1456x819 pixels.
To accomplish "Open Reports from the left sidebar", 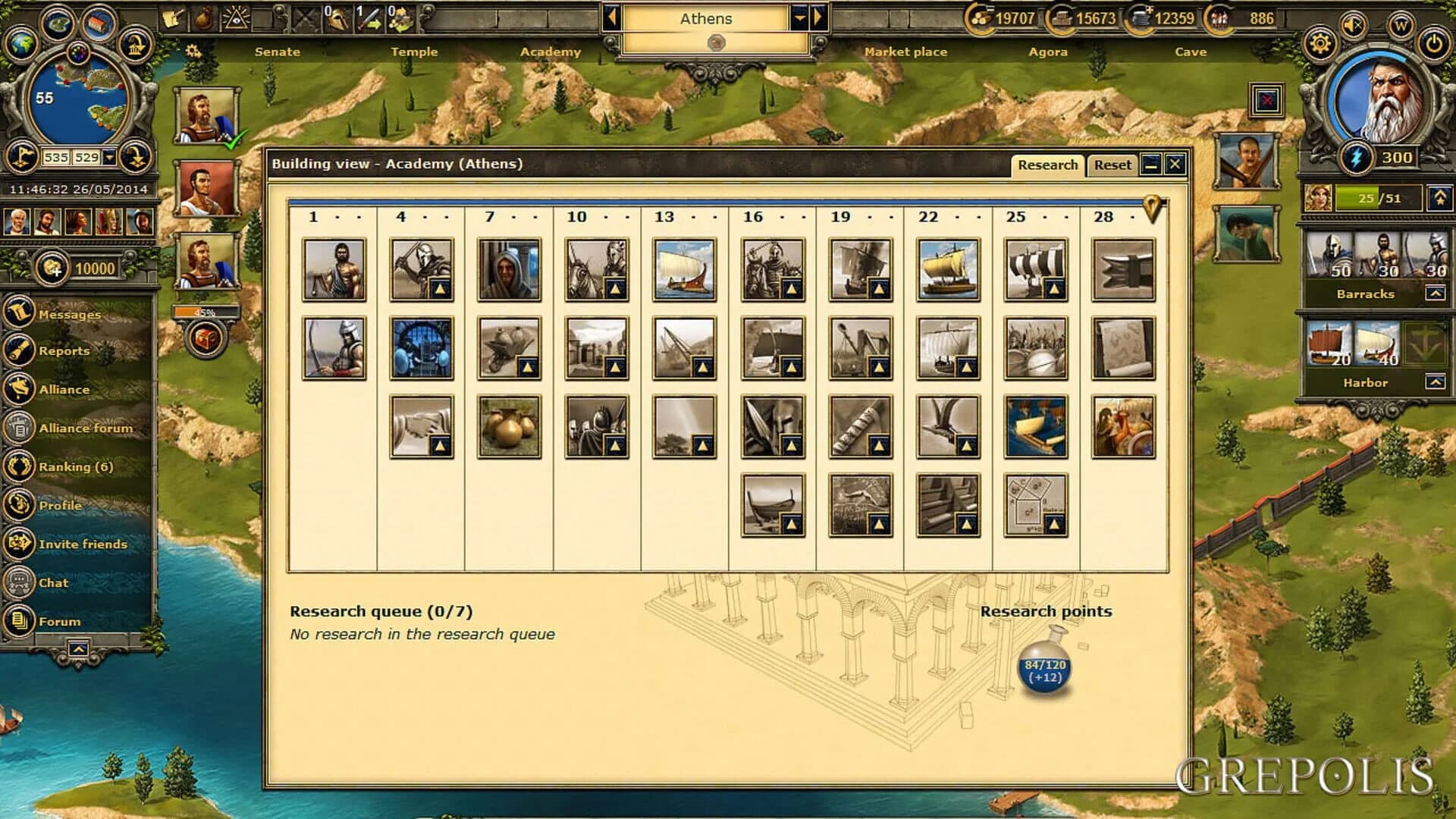I will tap(64, 351).
